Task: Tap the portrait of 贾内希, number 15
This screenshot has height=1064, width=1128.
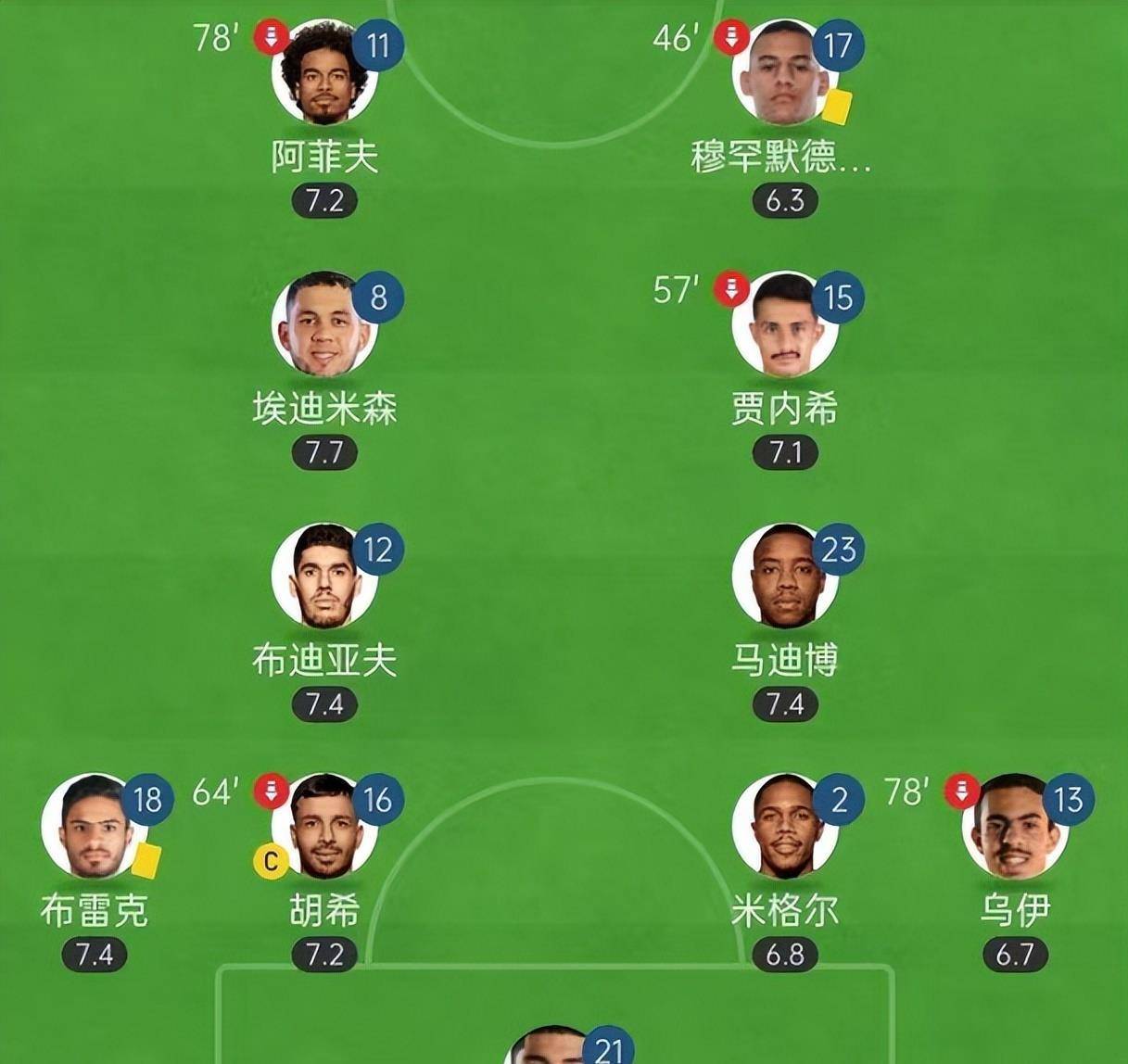Action: pos(784,325)
